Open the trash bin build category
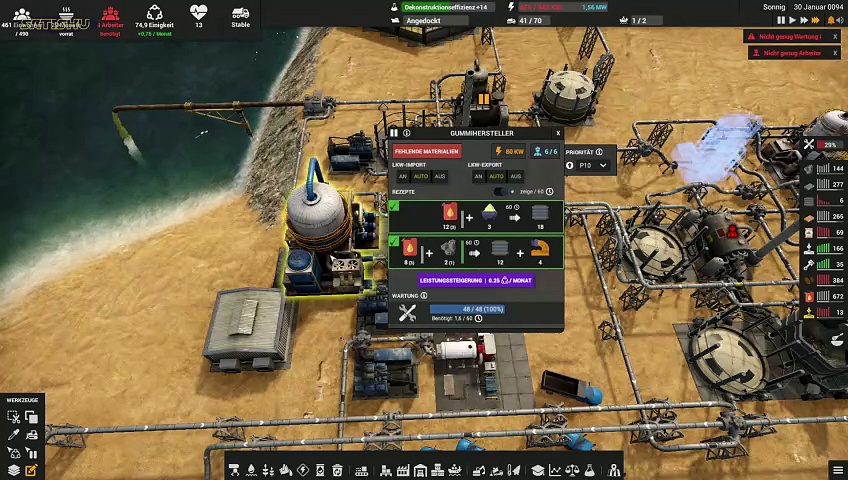The height and width of the screenshot is (480, 848). point(337,470)
